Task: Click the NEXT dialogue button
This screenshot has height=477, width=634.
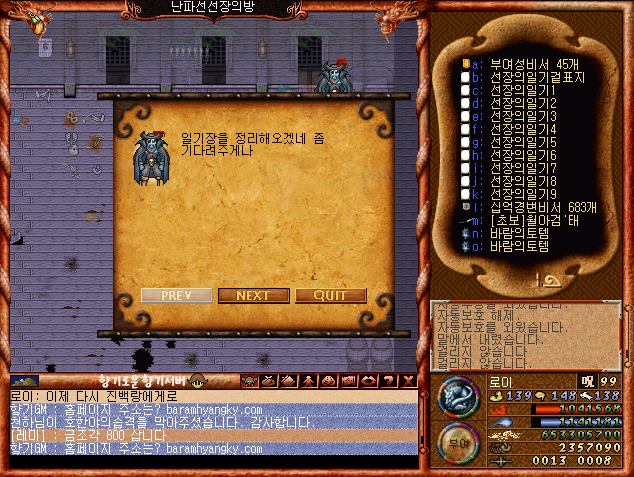Action: 253,295
